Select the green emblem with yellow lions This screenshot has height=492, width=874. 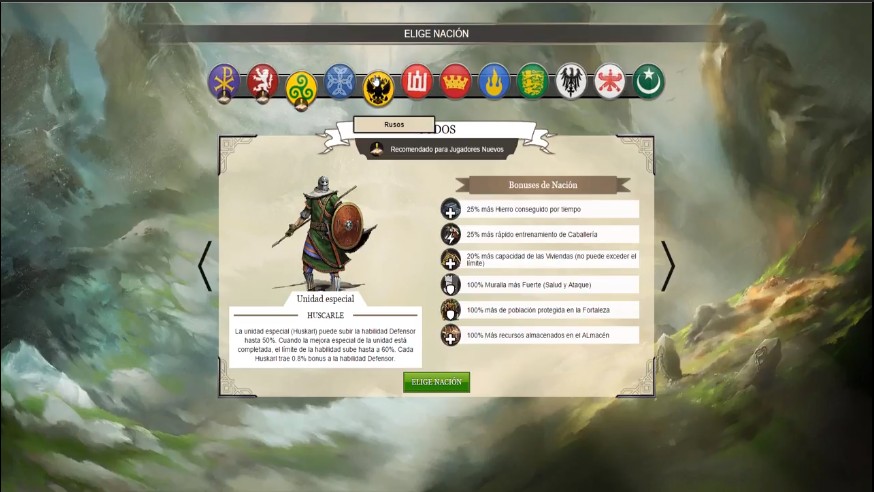point(533,81)
